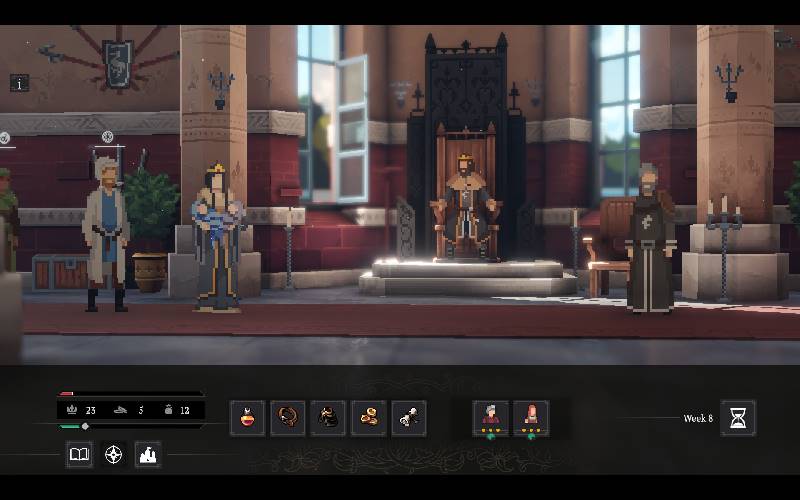Open the book journal button

tap(79, 455)
